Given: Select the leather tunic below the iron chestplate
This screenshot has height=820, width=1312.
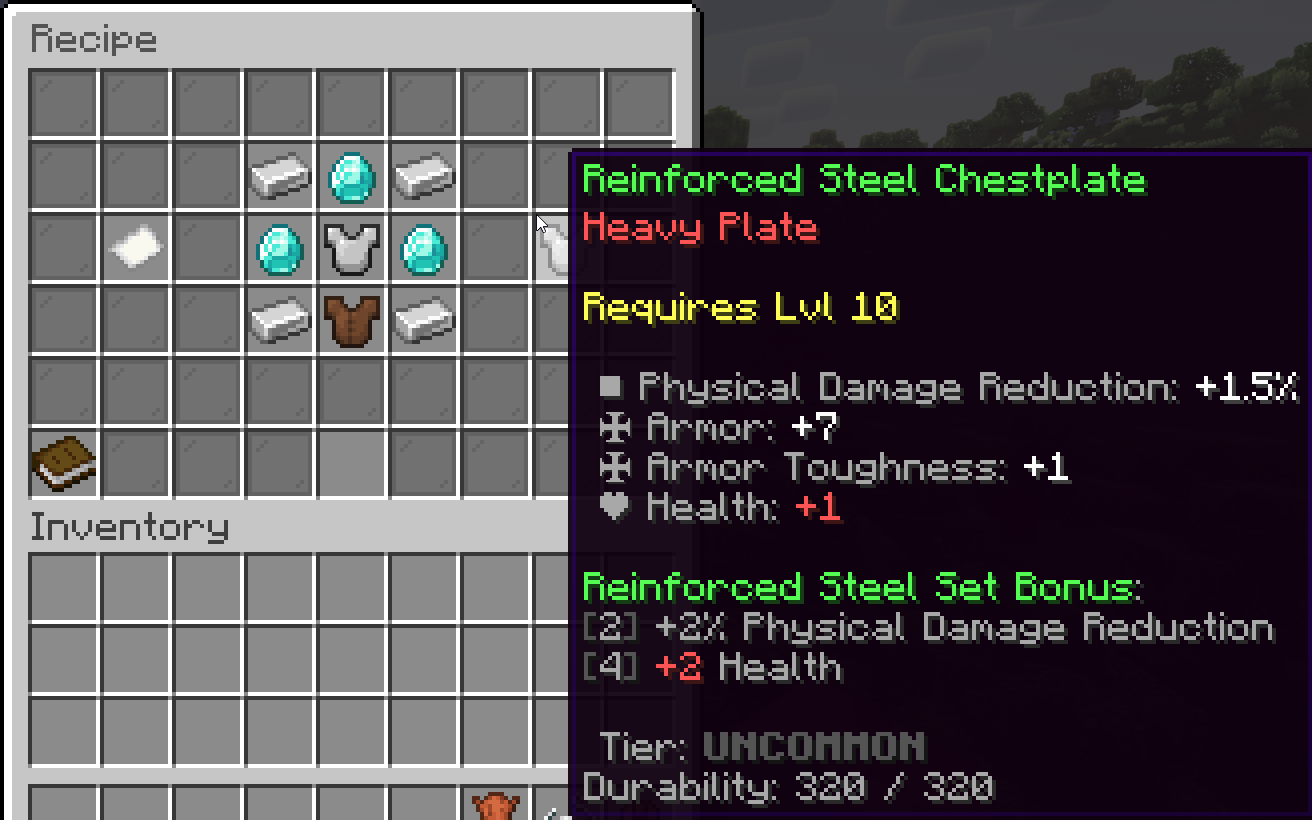Looking at the screenshot, I should pyautogui.click(x=351, y=319).
